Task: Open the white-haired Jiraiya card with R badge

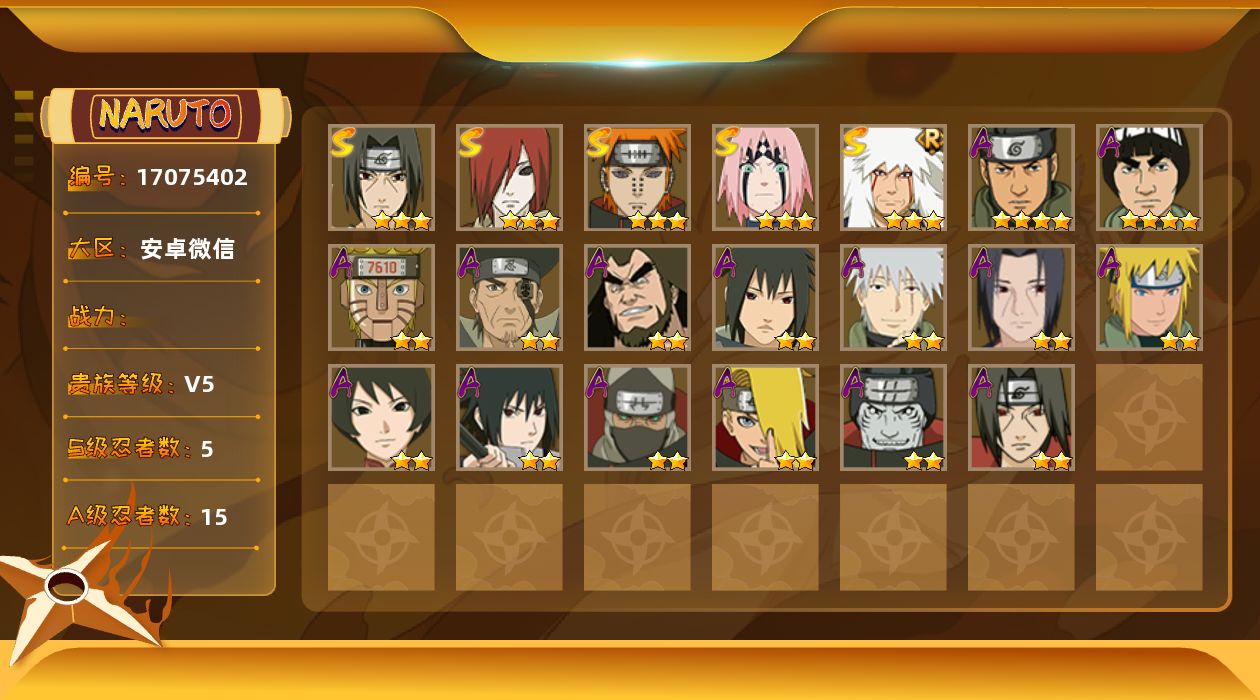Action: [x=893, y=178]
